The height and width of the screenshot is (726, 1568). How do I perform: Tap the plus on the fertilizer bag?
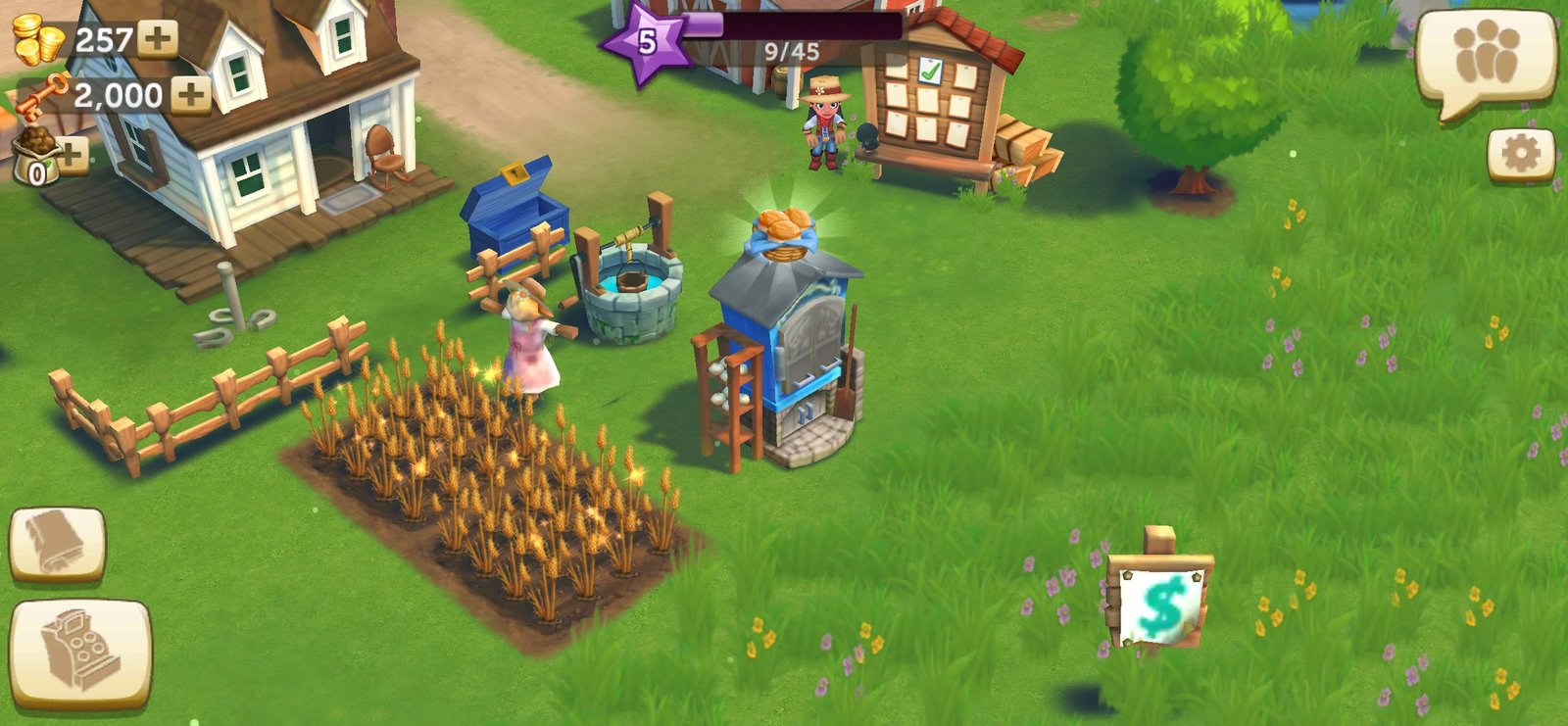[73, 154]
